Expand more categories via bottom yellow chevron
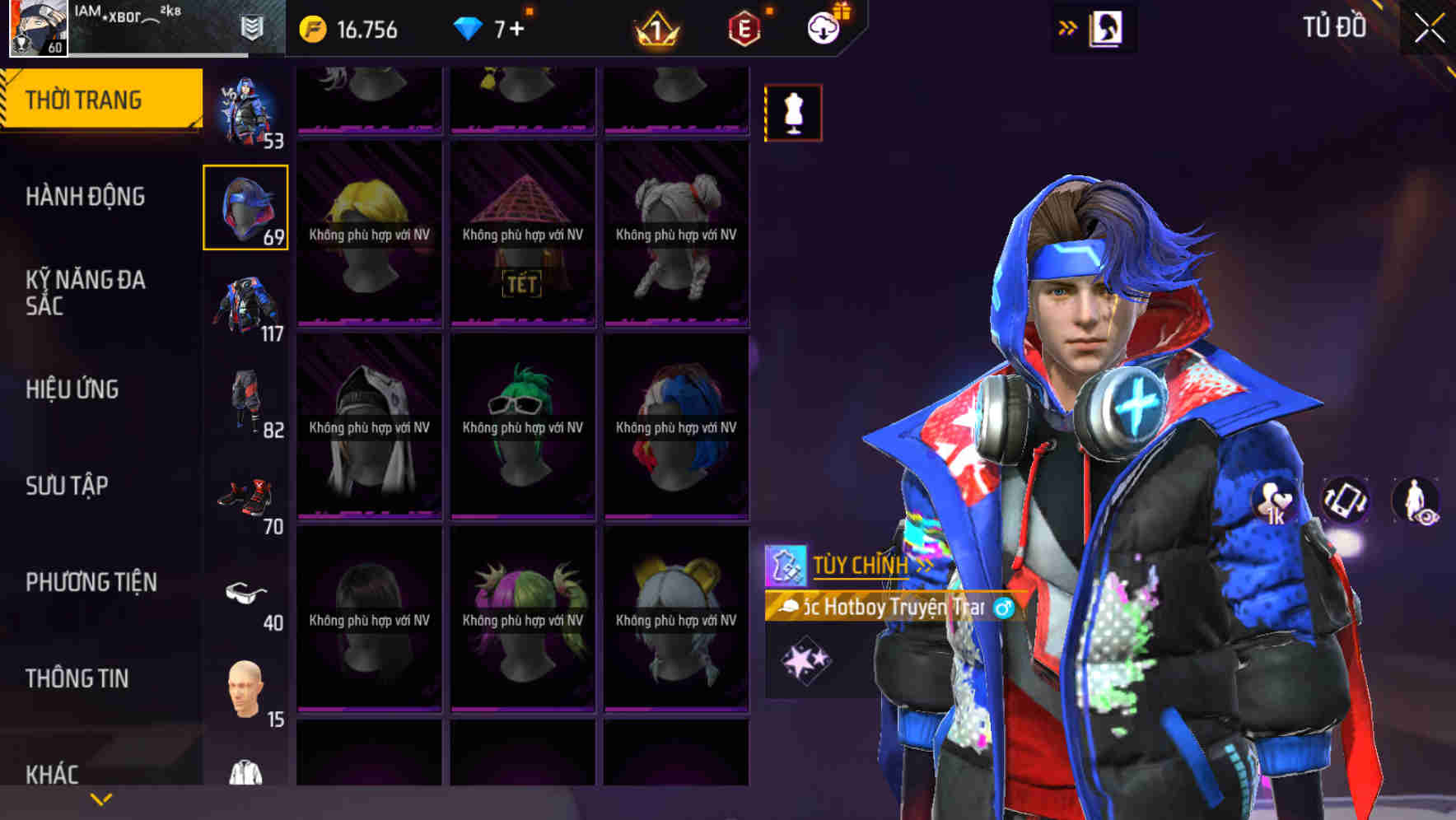 100,799
